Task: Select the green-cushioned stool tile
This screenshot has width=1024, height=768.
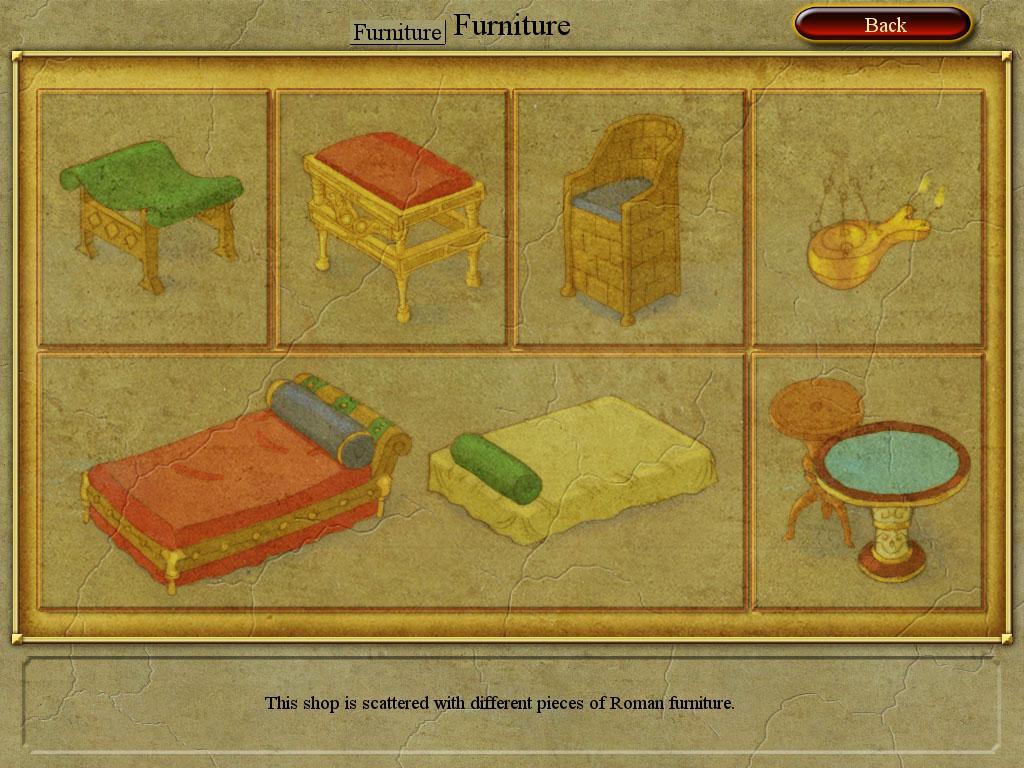Action: (x=154, y=218)
